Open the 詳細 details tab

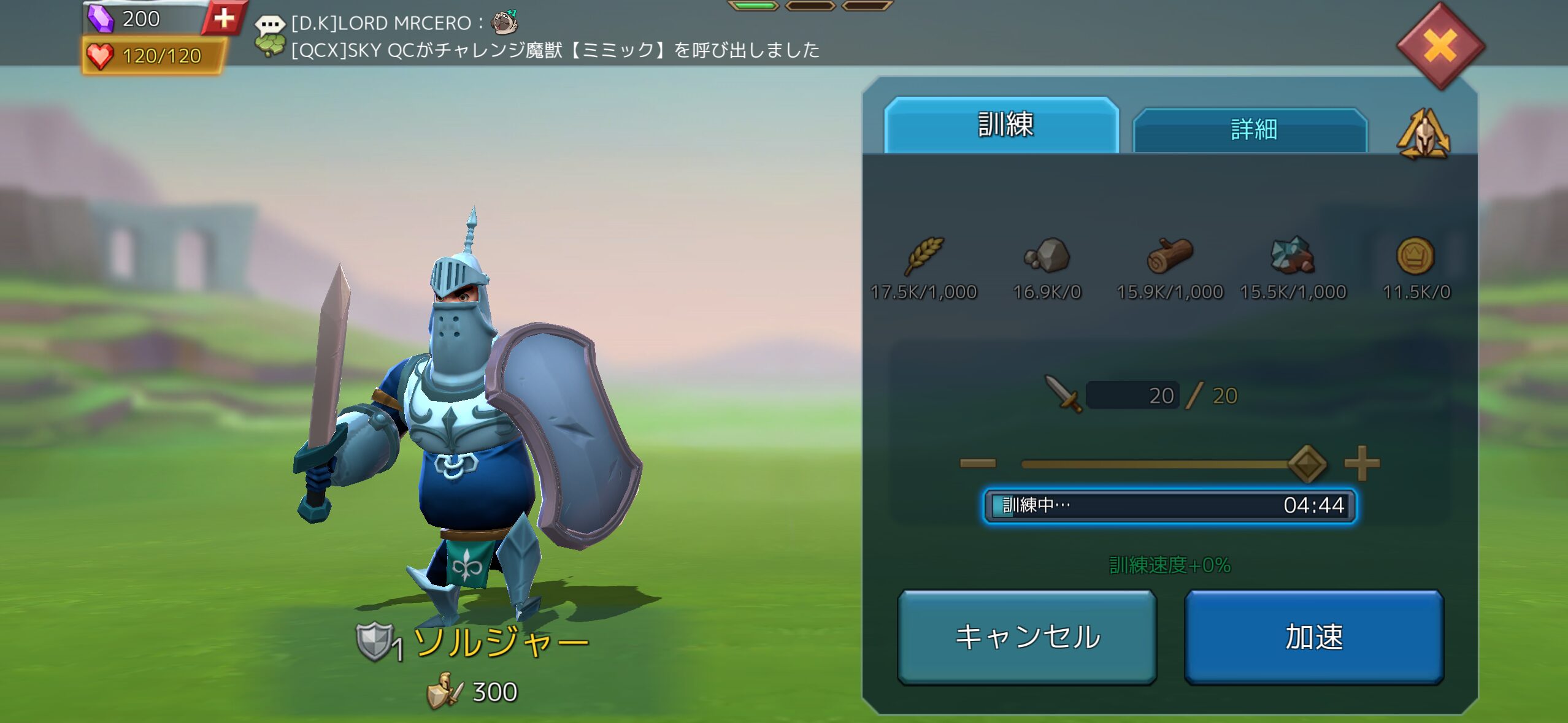(1251, 129)
